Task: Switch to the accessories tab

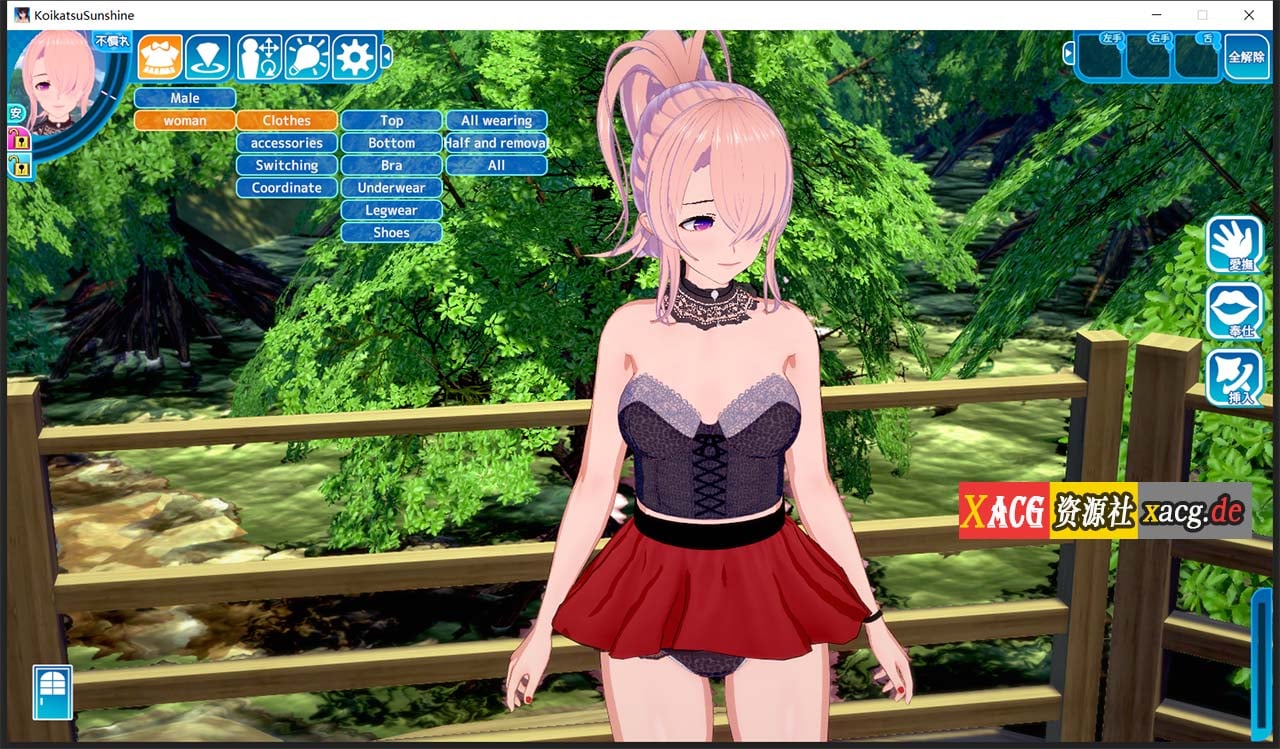Action: tap(286, 142)
